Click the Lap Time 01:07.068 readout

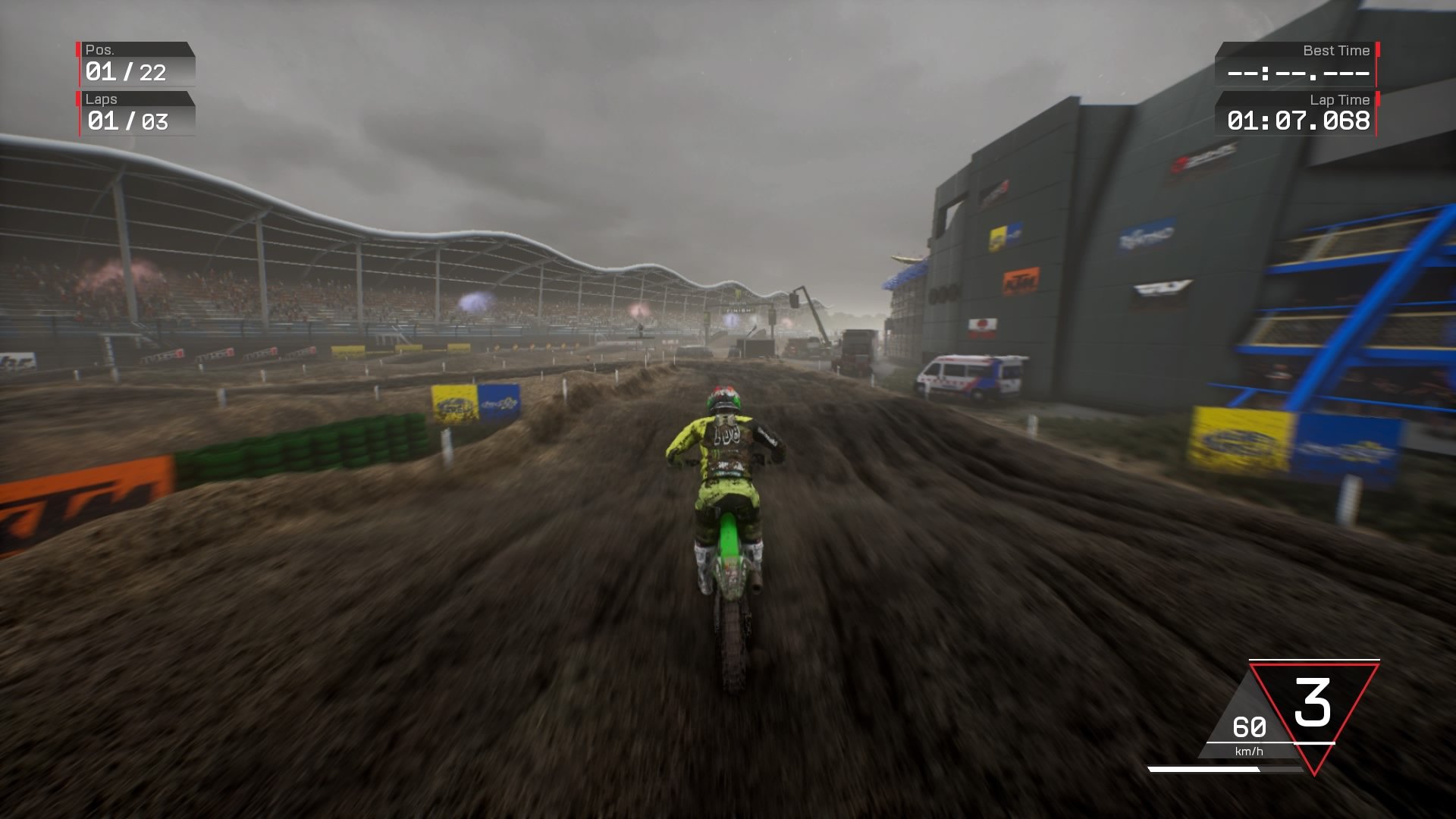click(1298, 120)
